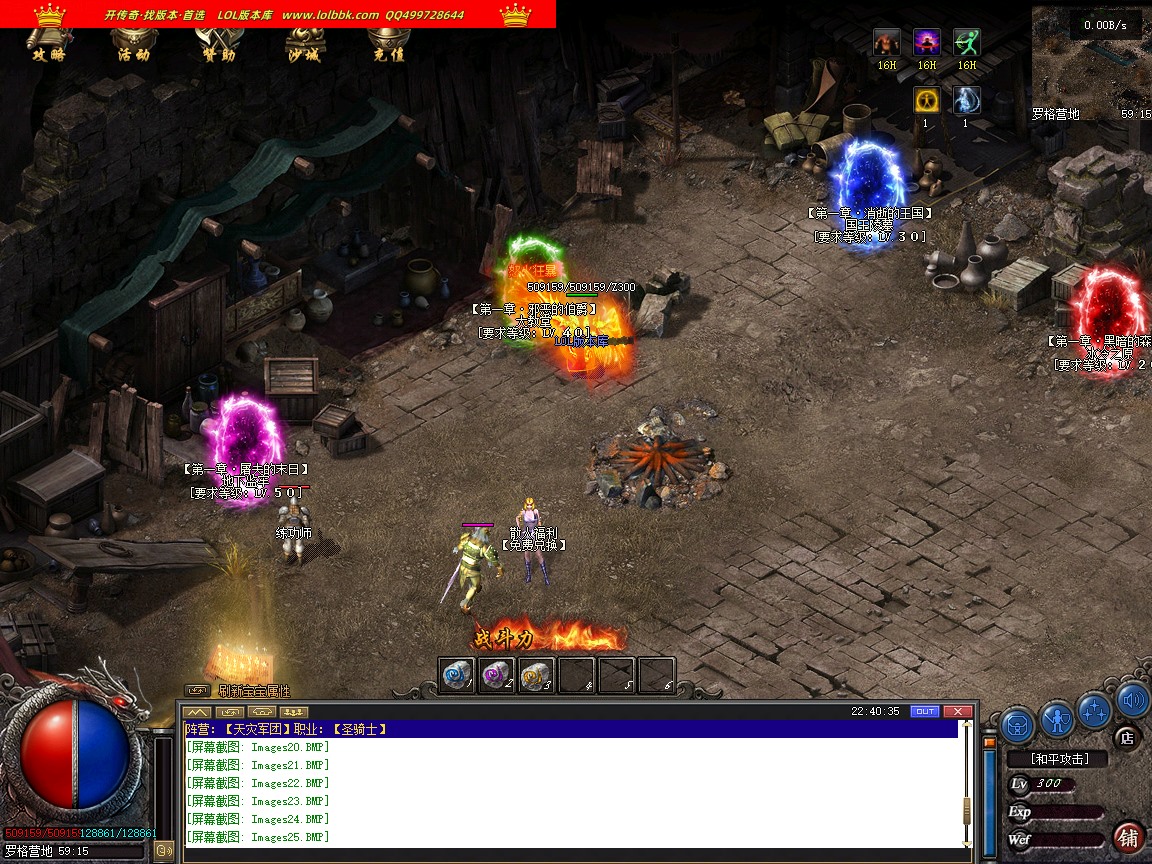This screenshot has height=864, width=1152.
Task: Use the blue swirl stone in slot 1
Action: 457,675
